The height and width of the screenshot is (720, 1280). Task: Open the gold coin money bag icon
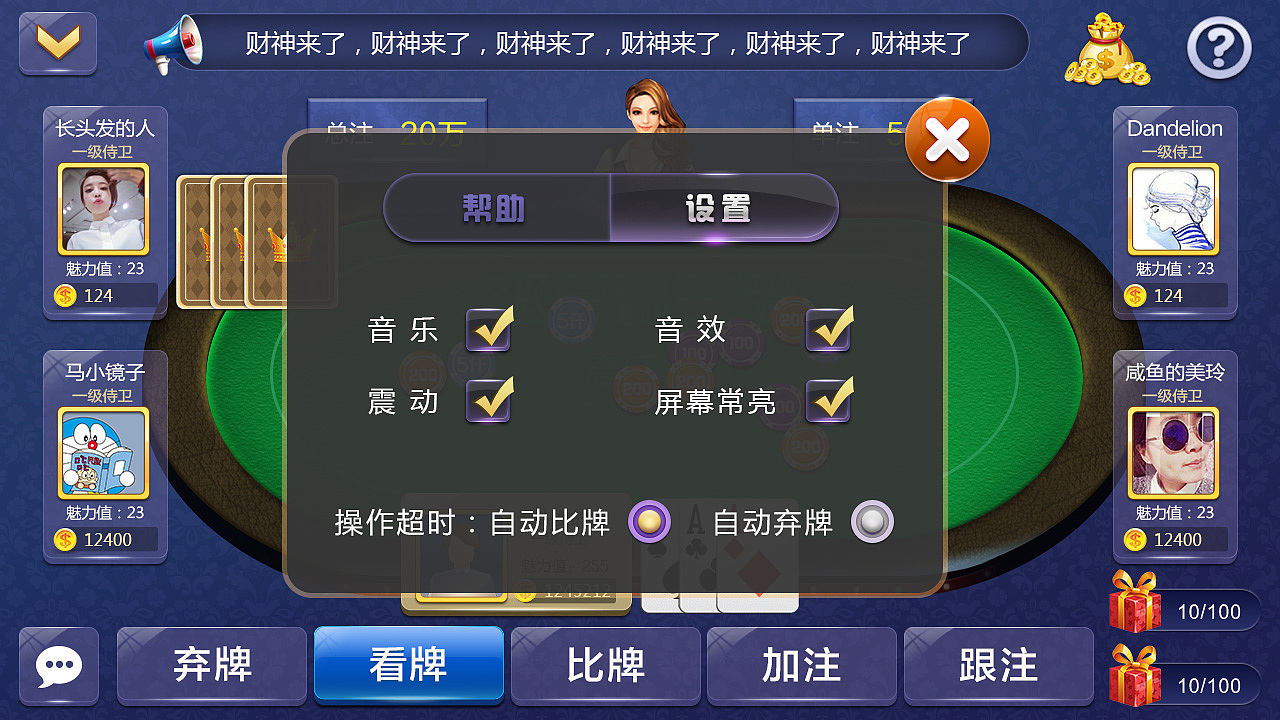point(1106,48)
